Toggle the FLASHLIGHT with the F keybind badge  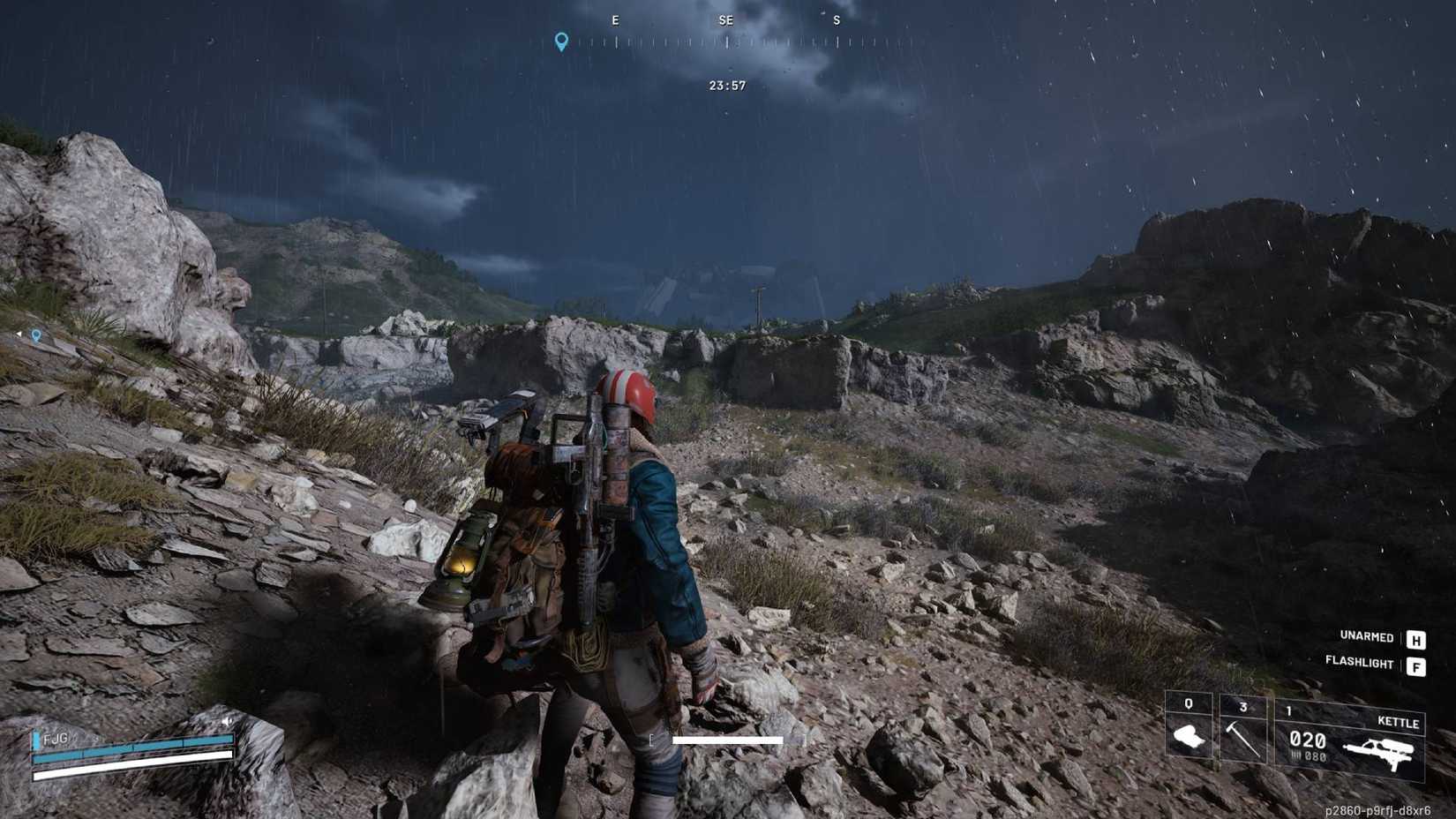[x=1418, y=665]
